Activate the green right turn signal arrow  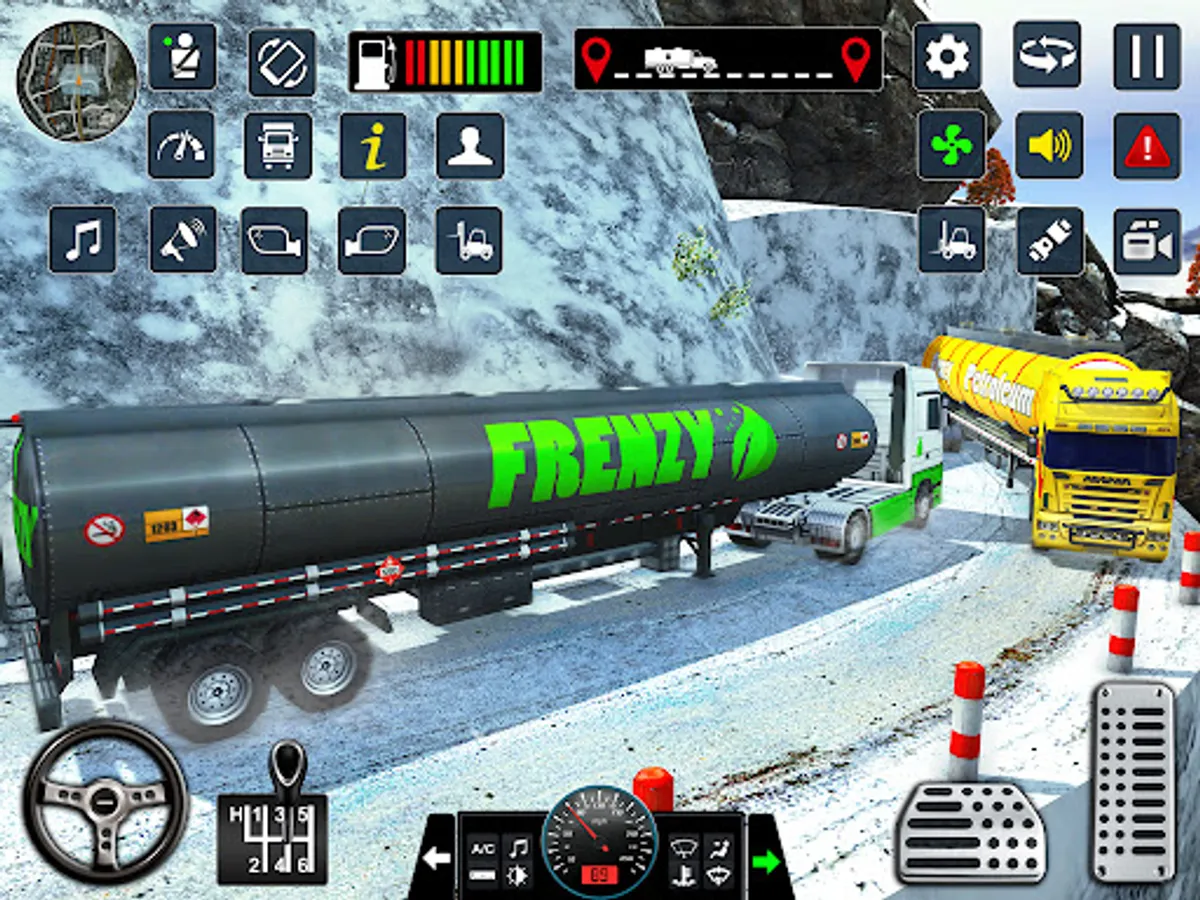[x=767, y=859]
